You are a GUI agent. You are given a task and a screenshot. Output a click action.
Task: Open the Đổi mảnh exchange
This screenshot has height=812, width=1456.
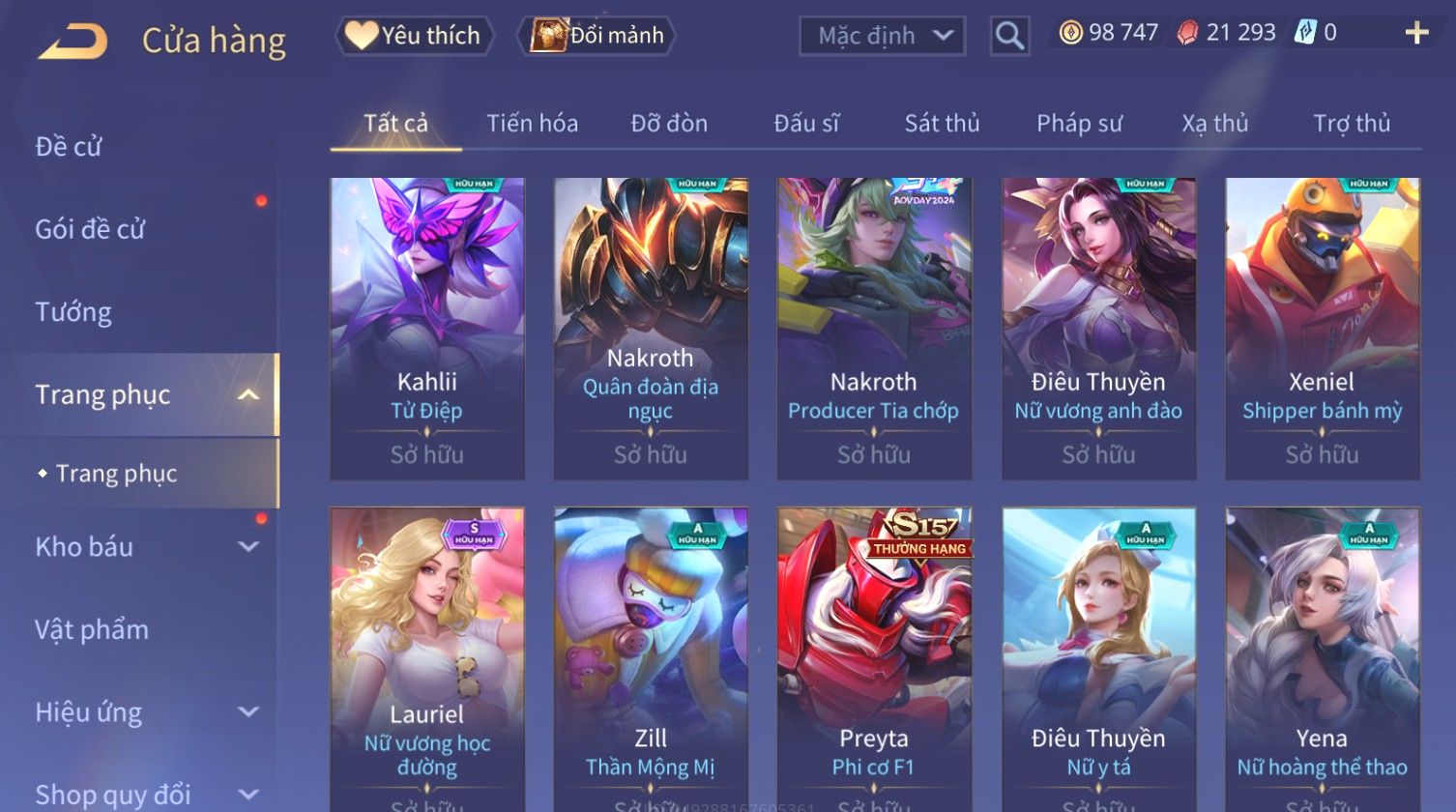(x=597, y=36)
